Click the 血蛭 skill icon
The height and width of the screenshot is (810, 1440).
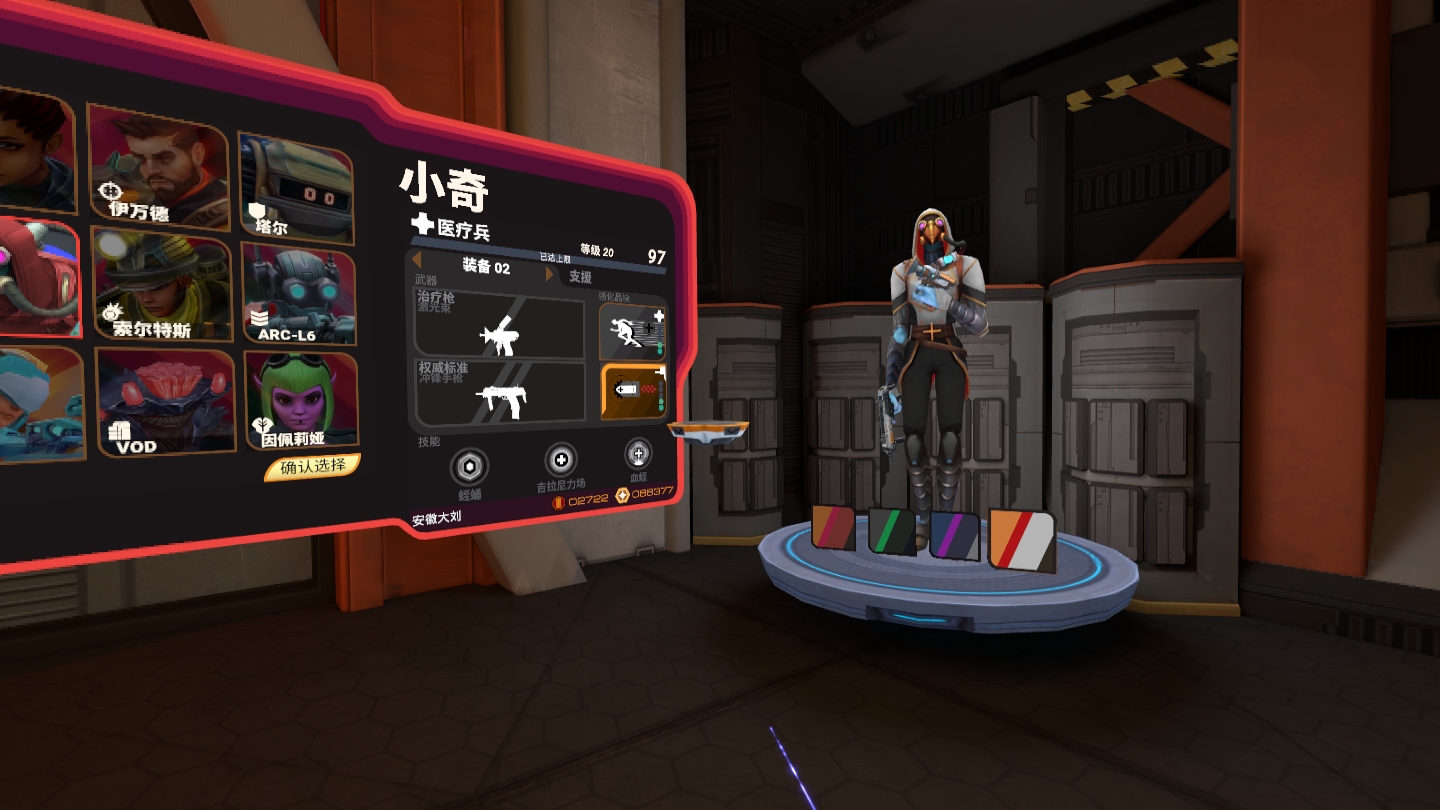click(638, 454)
